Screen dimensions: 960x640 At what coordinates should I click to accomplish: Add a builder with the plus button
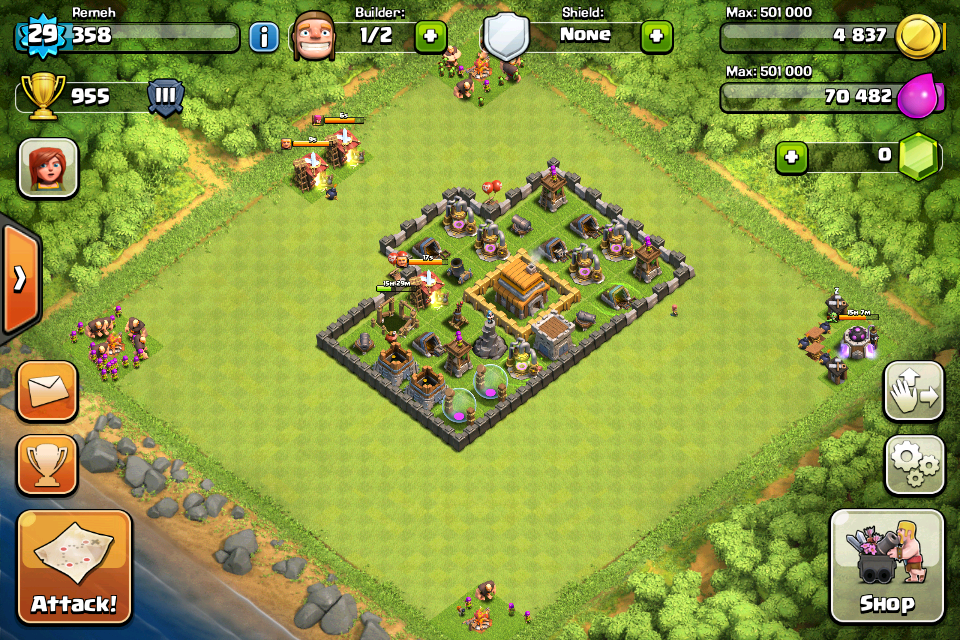430,37
